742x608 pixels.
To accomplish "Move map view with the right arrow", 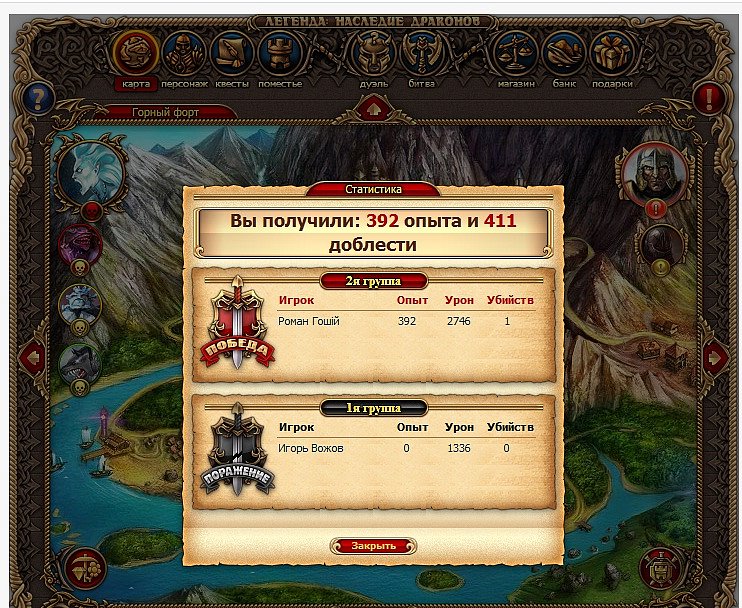I will (x=714, y=355).
